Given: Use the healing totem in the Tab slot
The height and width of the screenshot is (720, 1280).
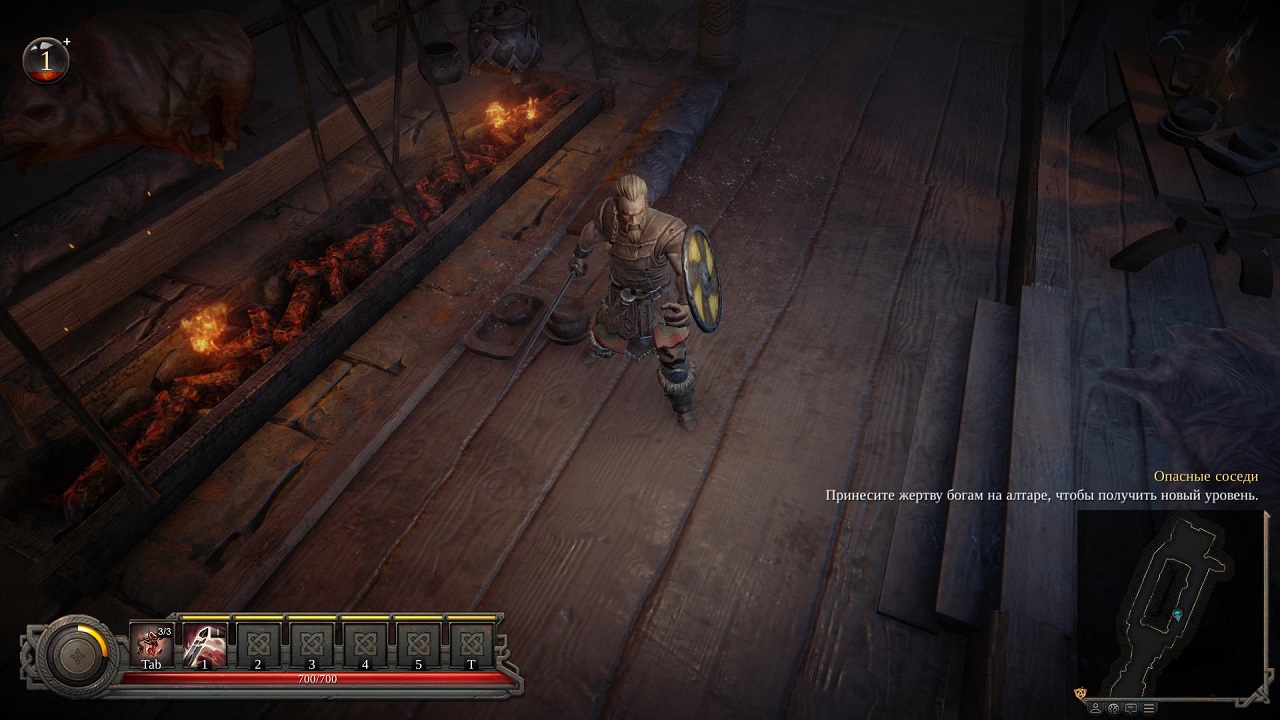Looking at the screenshot, I should tap(151, 644).
